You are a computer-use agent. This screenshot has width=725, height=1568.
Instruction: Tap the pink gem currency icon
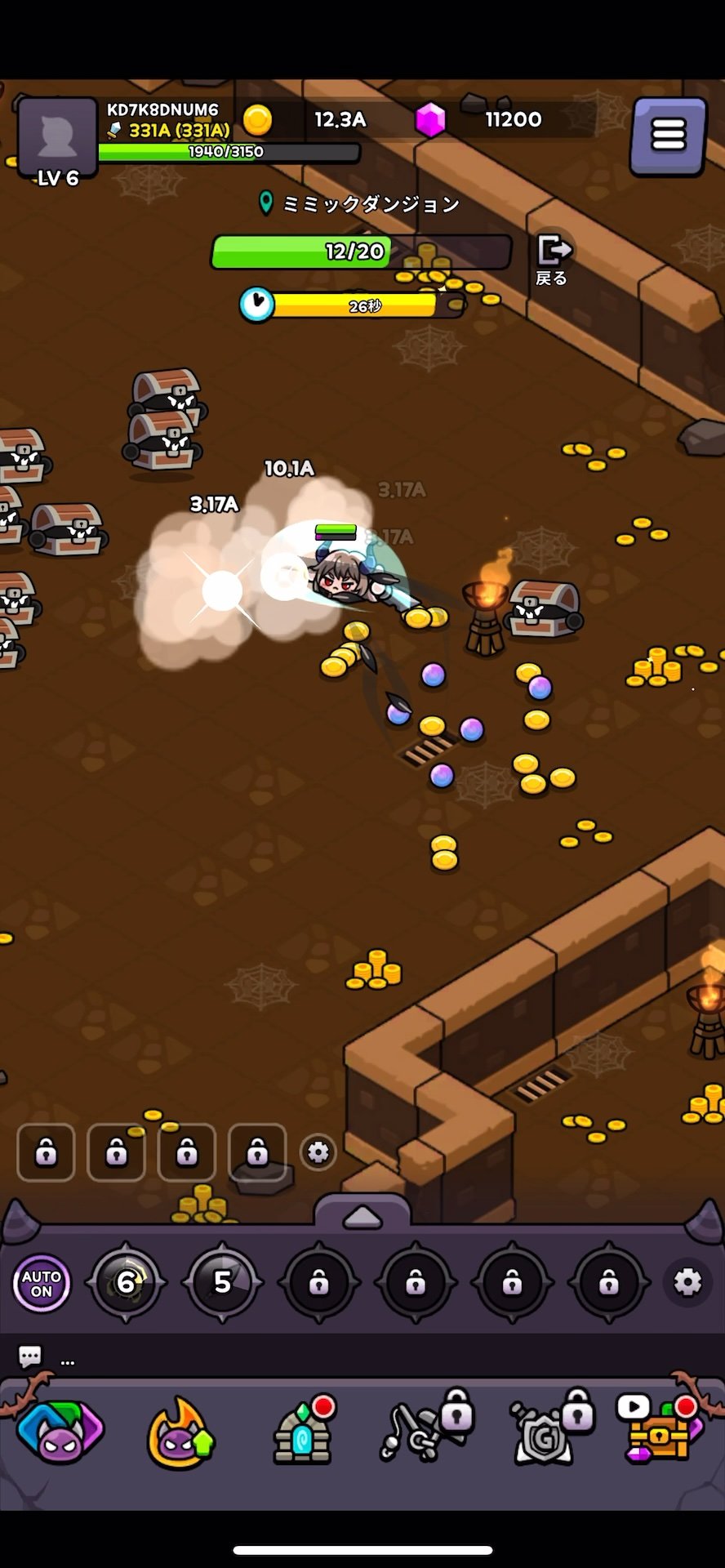[430, 121]
